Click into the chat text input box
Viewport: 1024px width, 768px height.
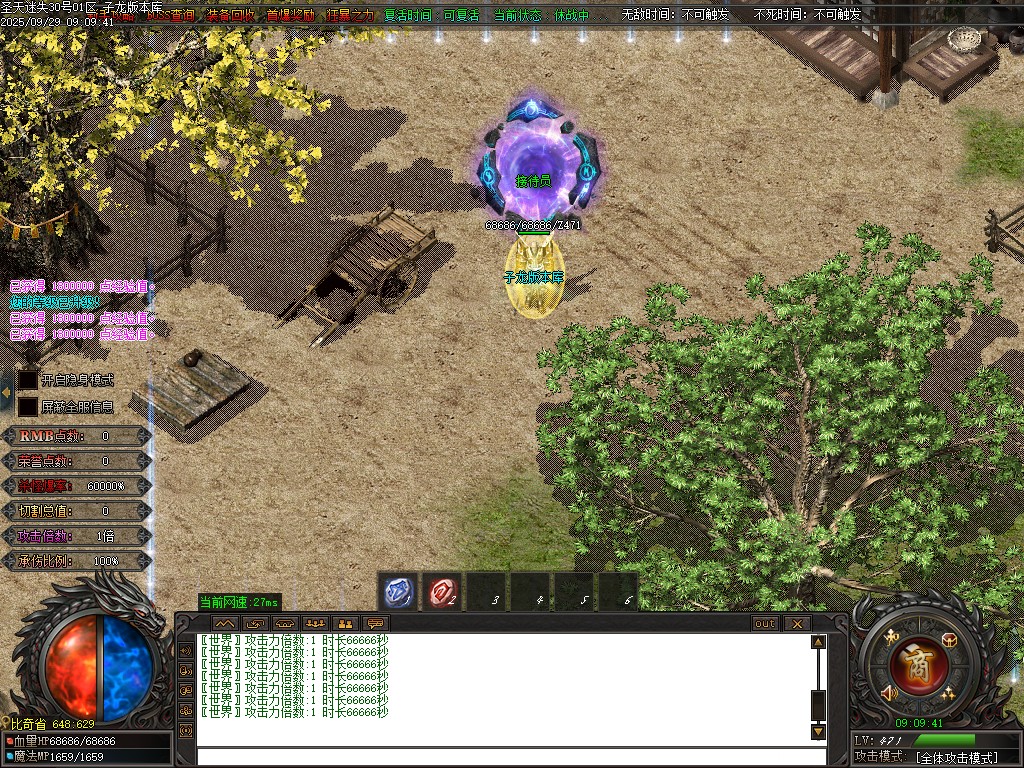pyautogui.click(x=500, y=756)
